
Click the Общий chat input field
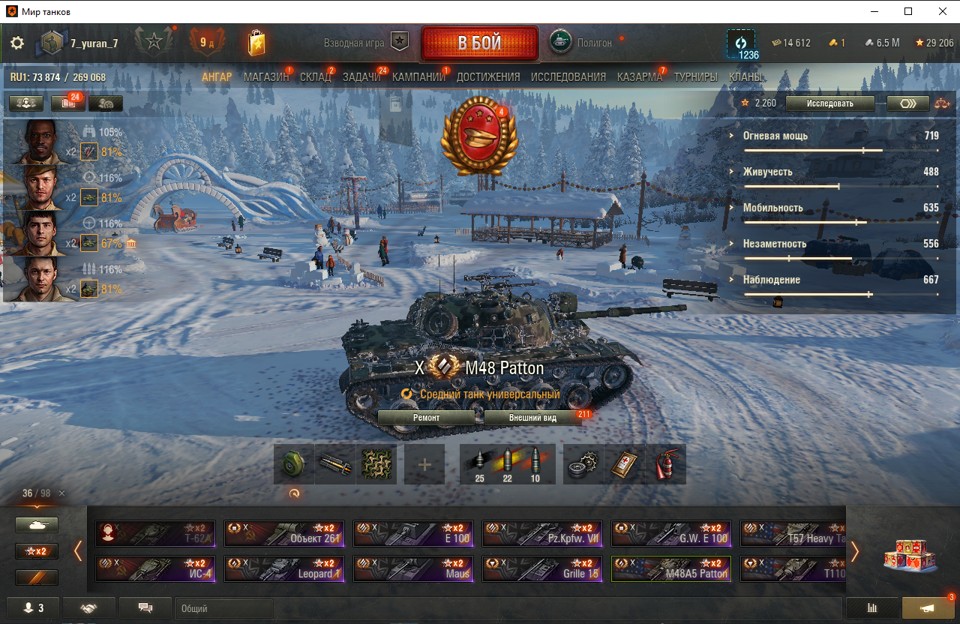[x=225, y=607]
